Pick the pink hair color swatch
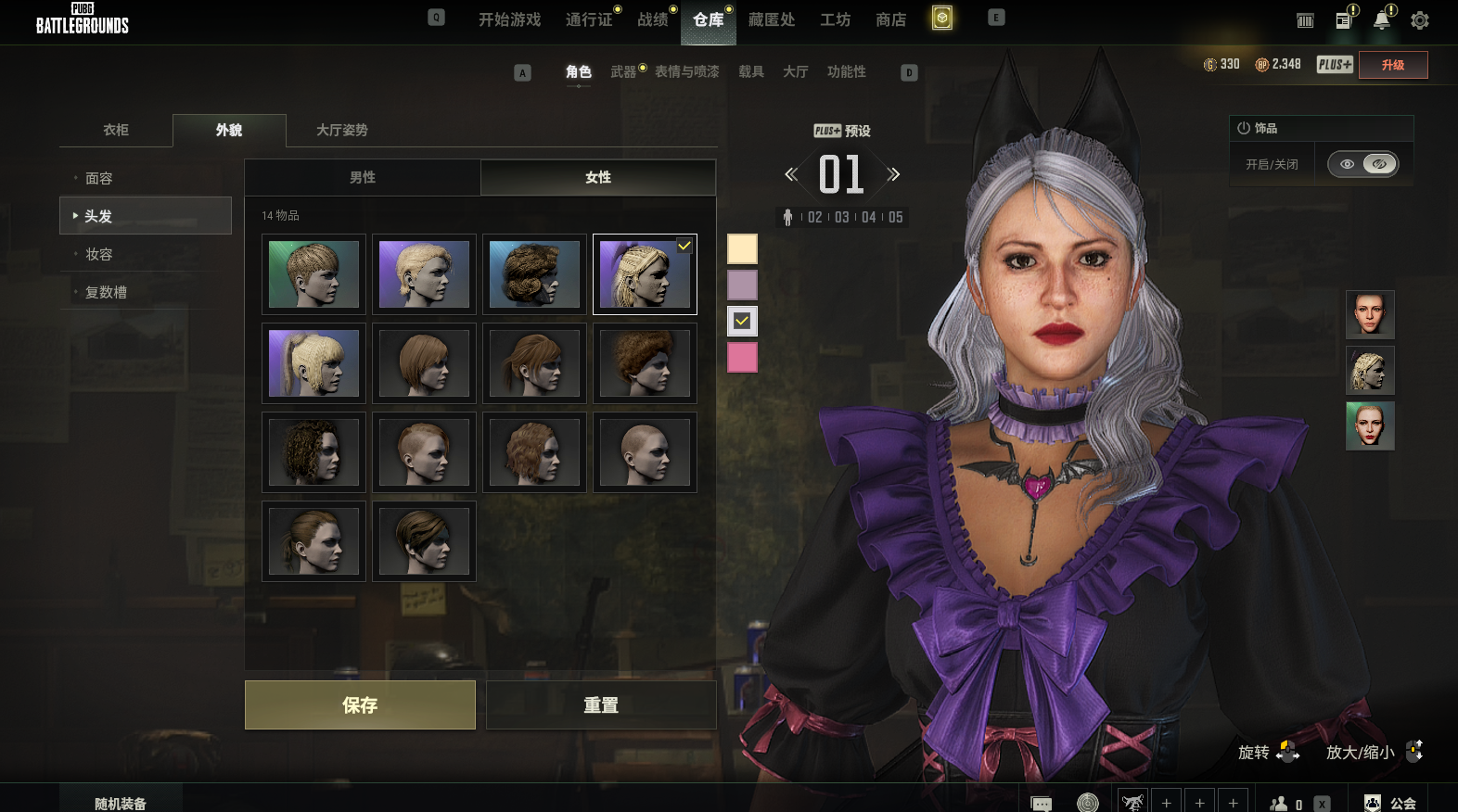Viewport: 1458px width, 812px height. click(x=742, y=357)
